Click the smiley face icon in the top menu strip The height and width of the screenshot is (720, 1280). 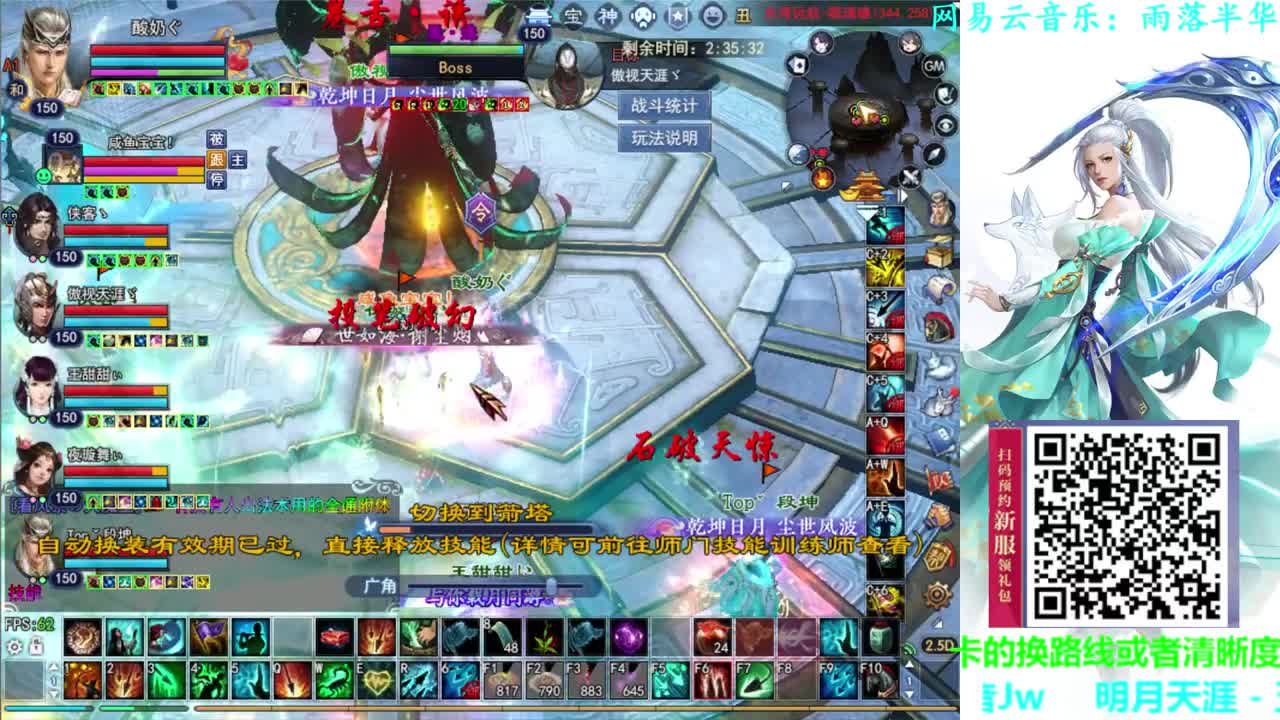pos(713,16)
